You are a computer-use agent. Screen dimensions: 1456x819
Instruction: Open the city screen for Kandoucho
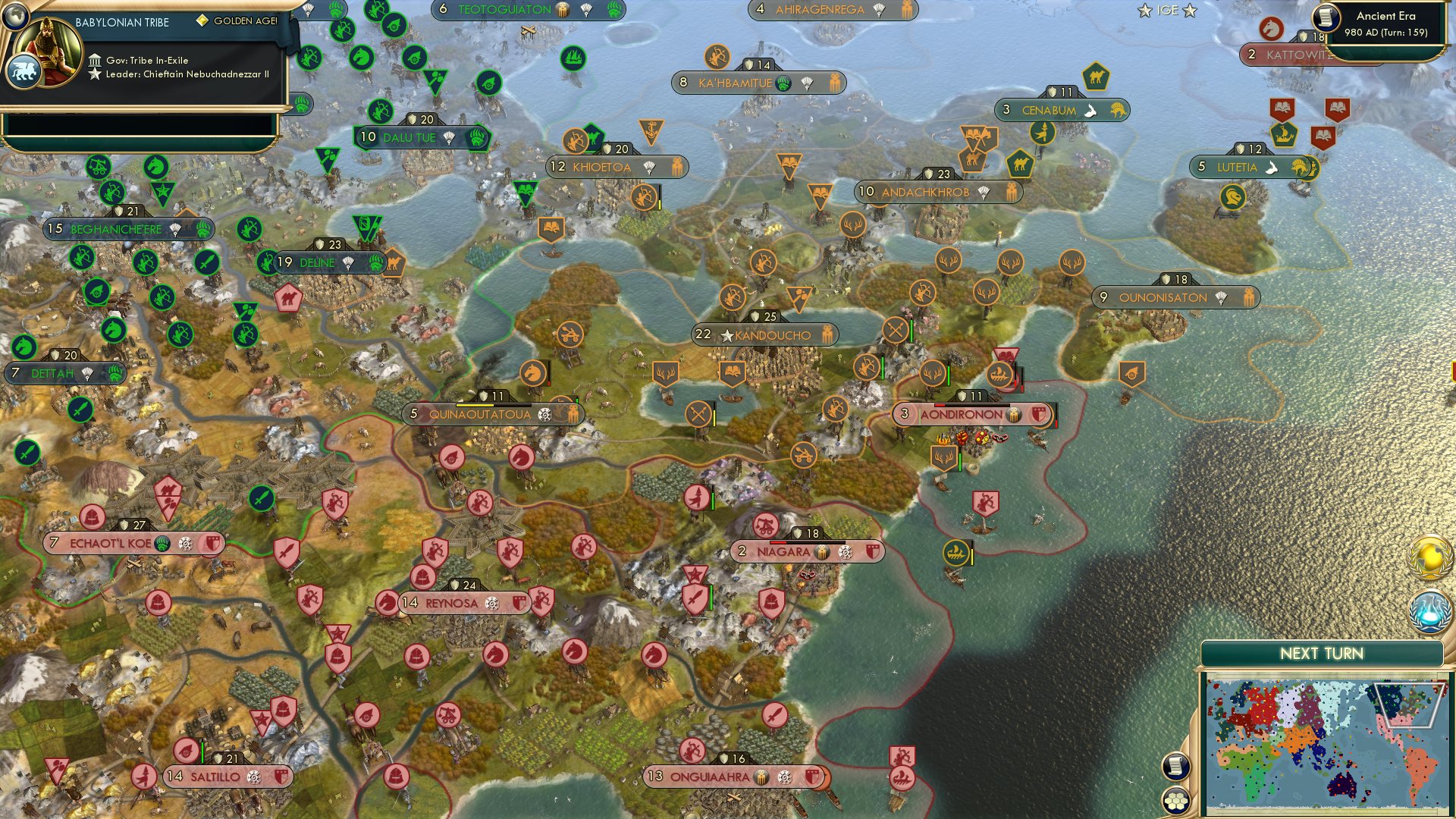point(762,334)
